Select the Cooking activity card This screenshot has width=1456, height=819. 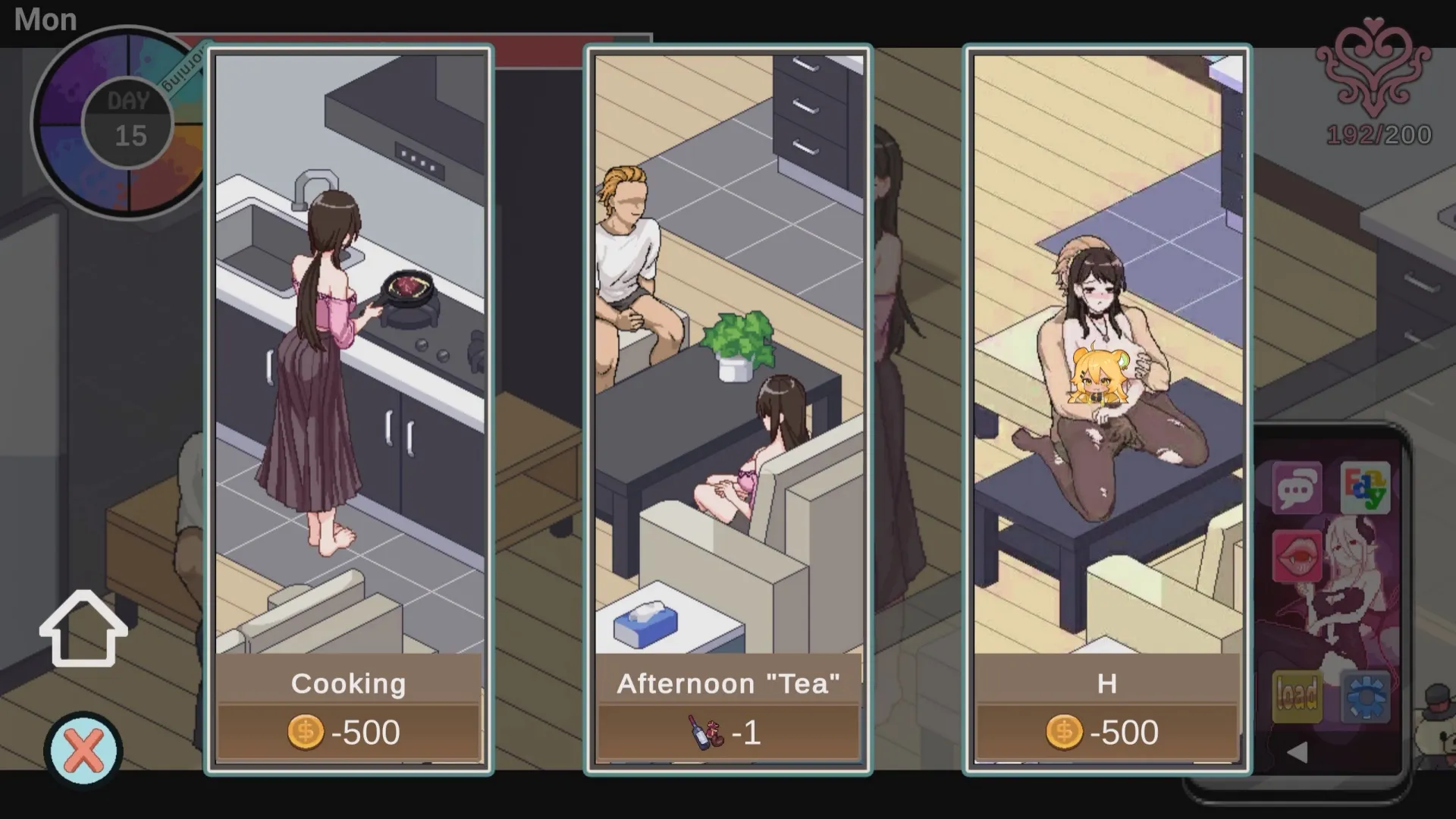[x=347, y=379]
